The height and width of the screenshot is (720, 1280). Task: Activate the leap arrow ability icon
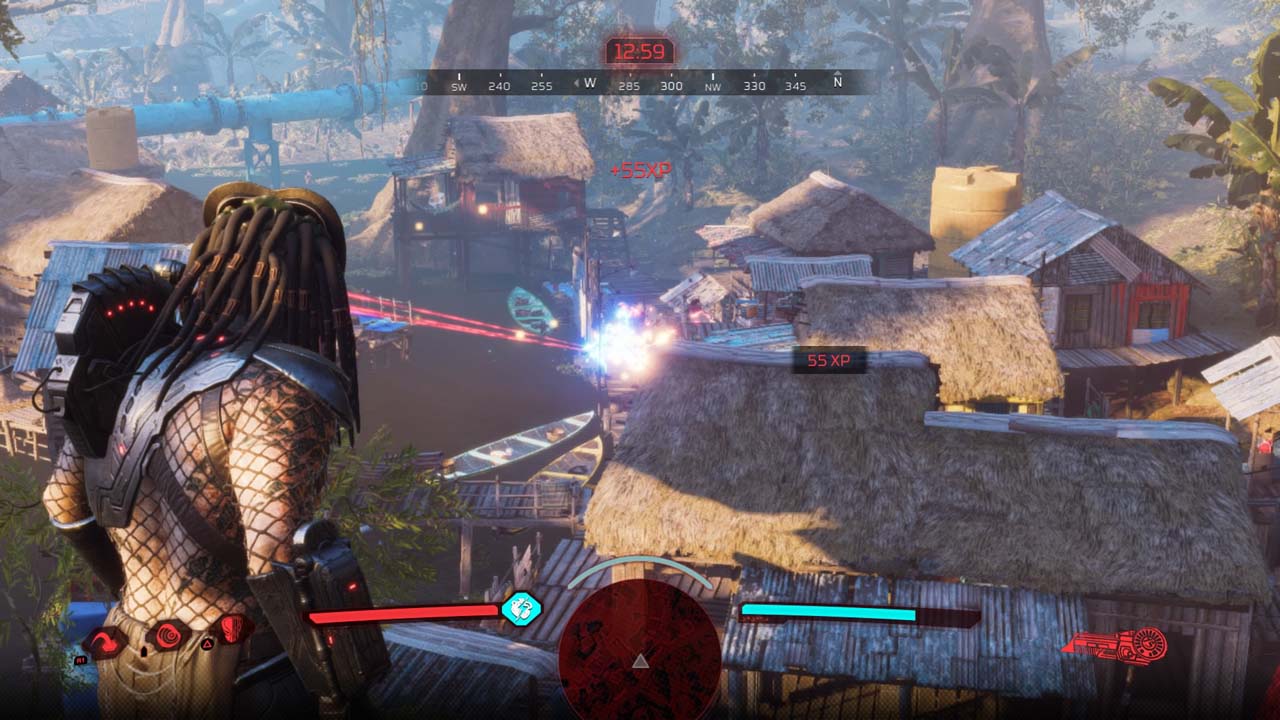[x=103, y=641]
